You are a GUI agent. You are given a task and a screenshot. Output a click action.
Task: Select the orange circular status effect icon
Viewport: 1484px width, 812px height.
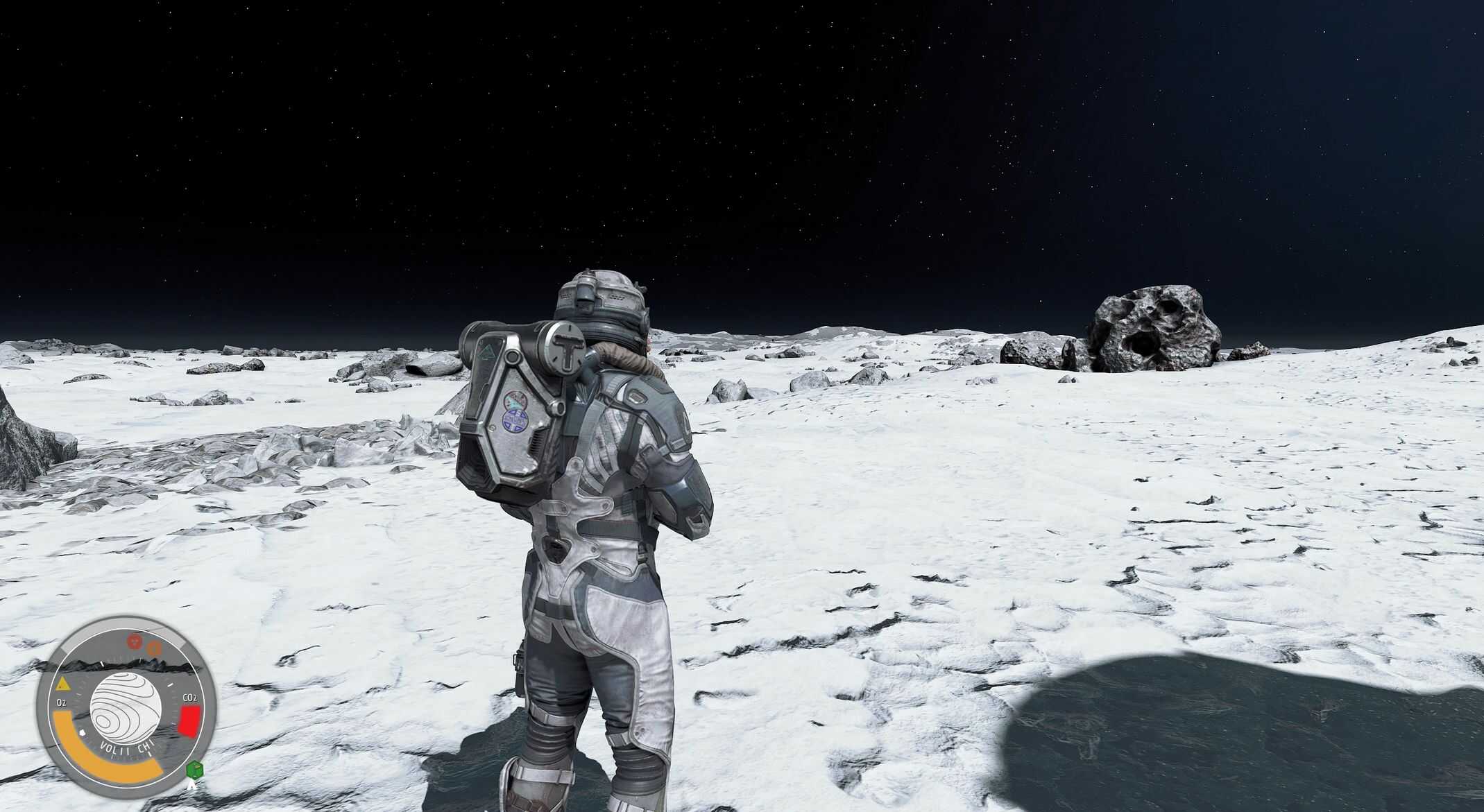pos(154,649)
